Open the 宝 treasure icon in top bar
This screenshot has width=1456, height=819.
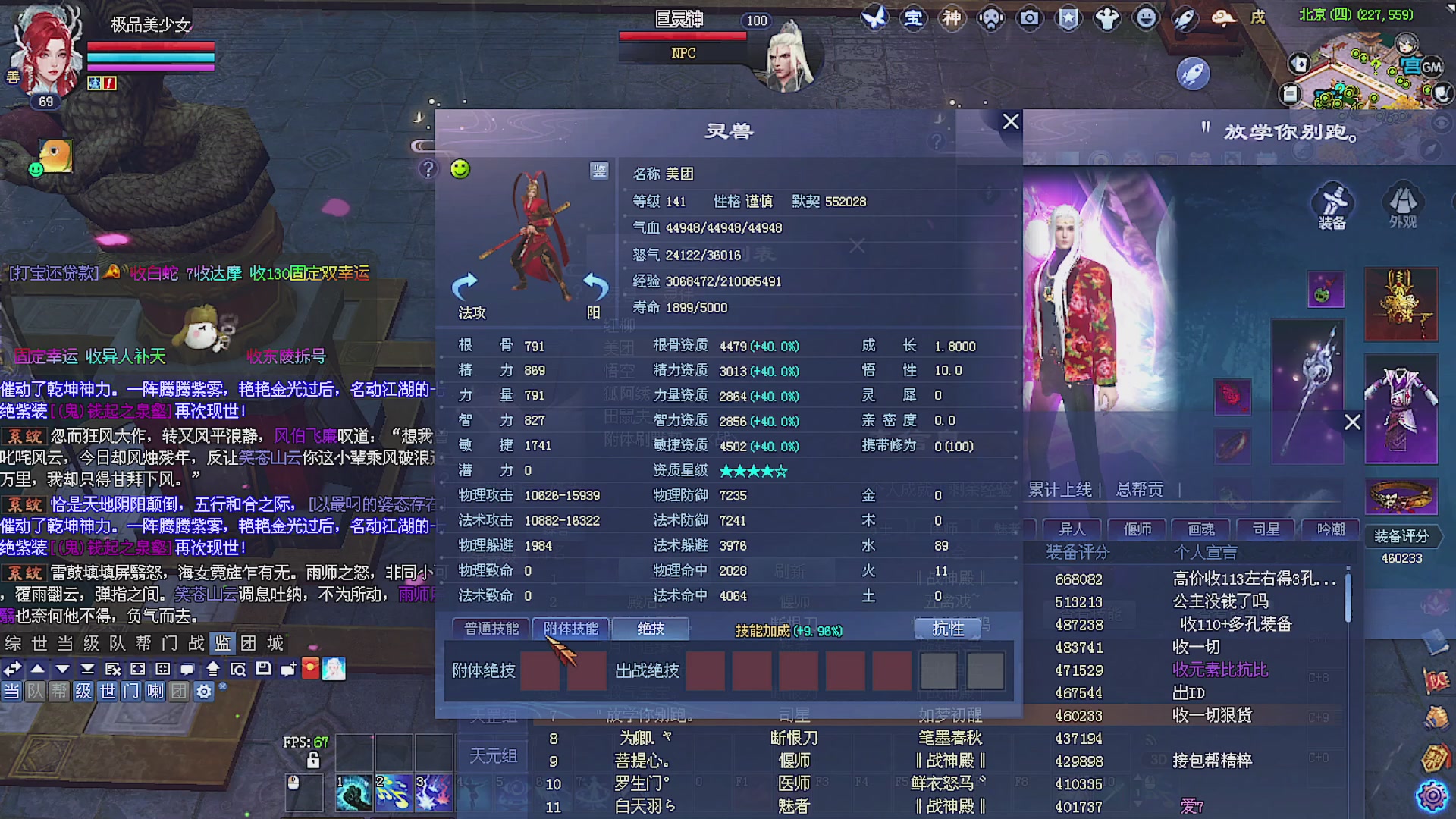click(913, 18)
